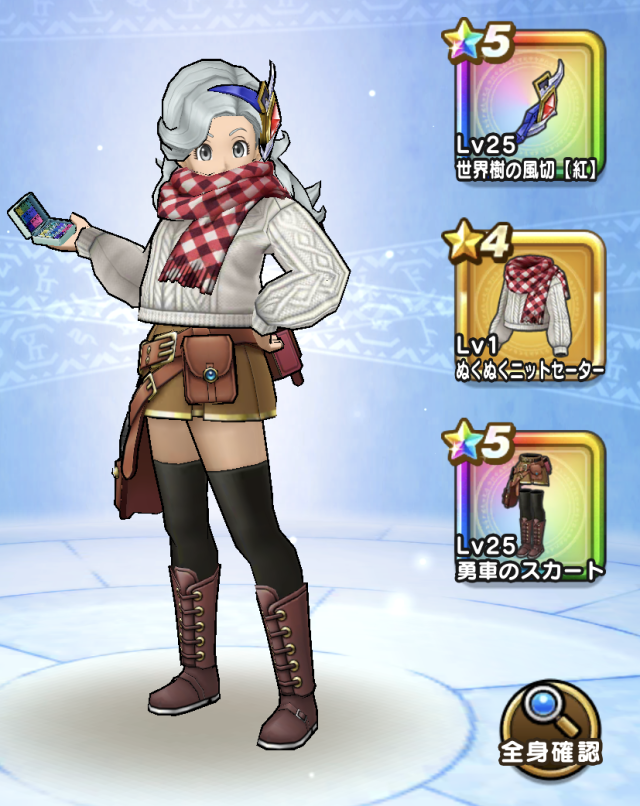Select the 世界樹の風切【紅】 headgear slot
Image resolution: width=640 pixels, height=806 pixels.
530,108
